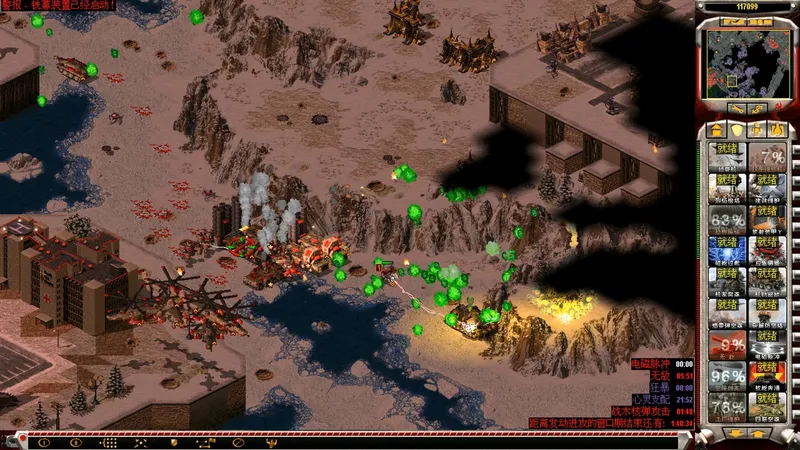Select the build icon showing 96%
Viewport: 800px width, 450px height.
tap(726, 376)
